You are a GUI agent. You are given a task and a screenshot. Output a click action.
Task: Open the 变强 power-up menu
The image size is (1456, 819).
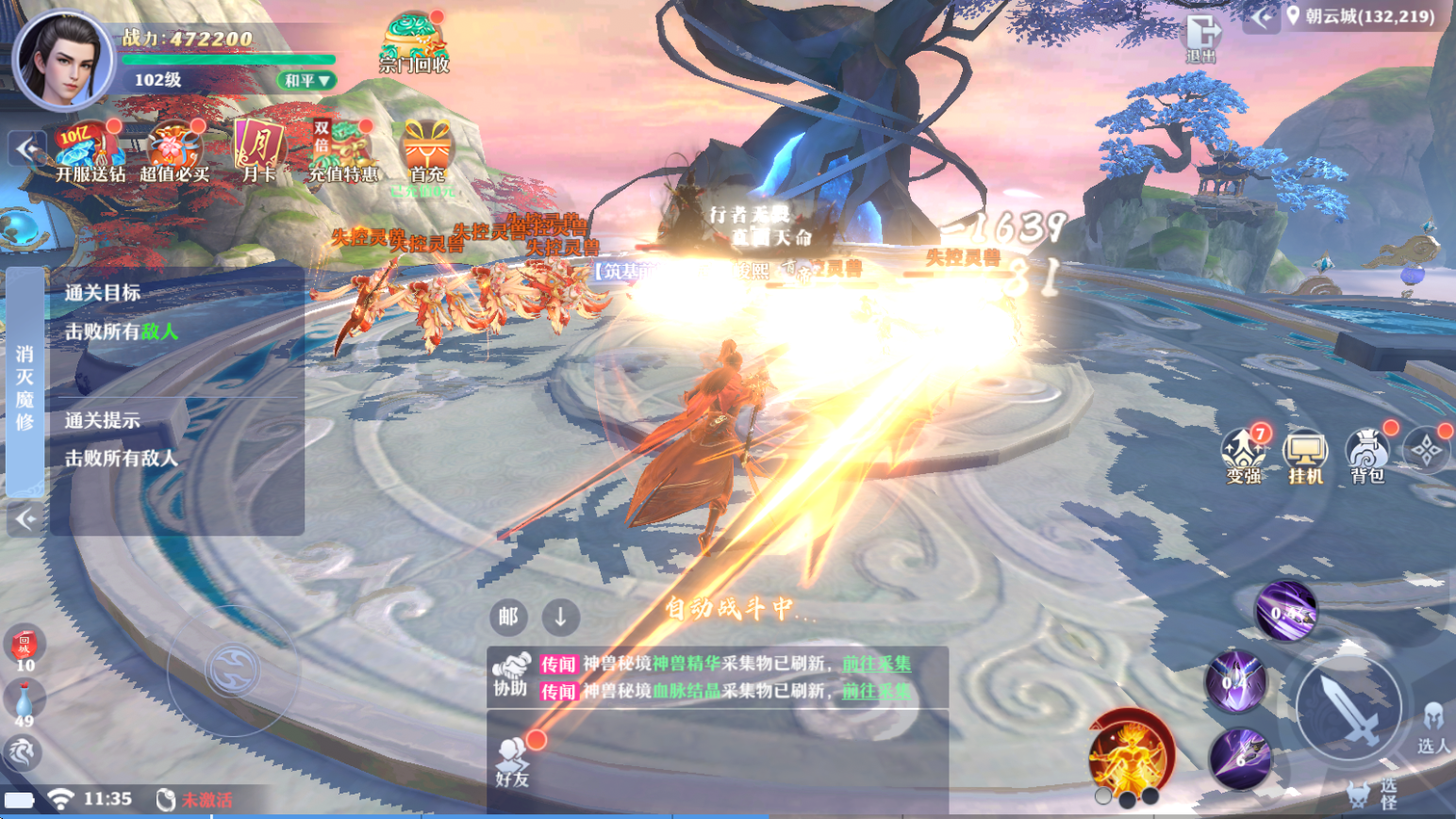pyautogui.click(x=1245, y=455)
